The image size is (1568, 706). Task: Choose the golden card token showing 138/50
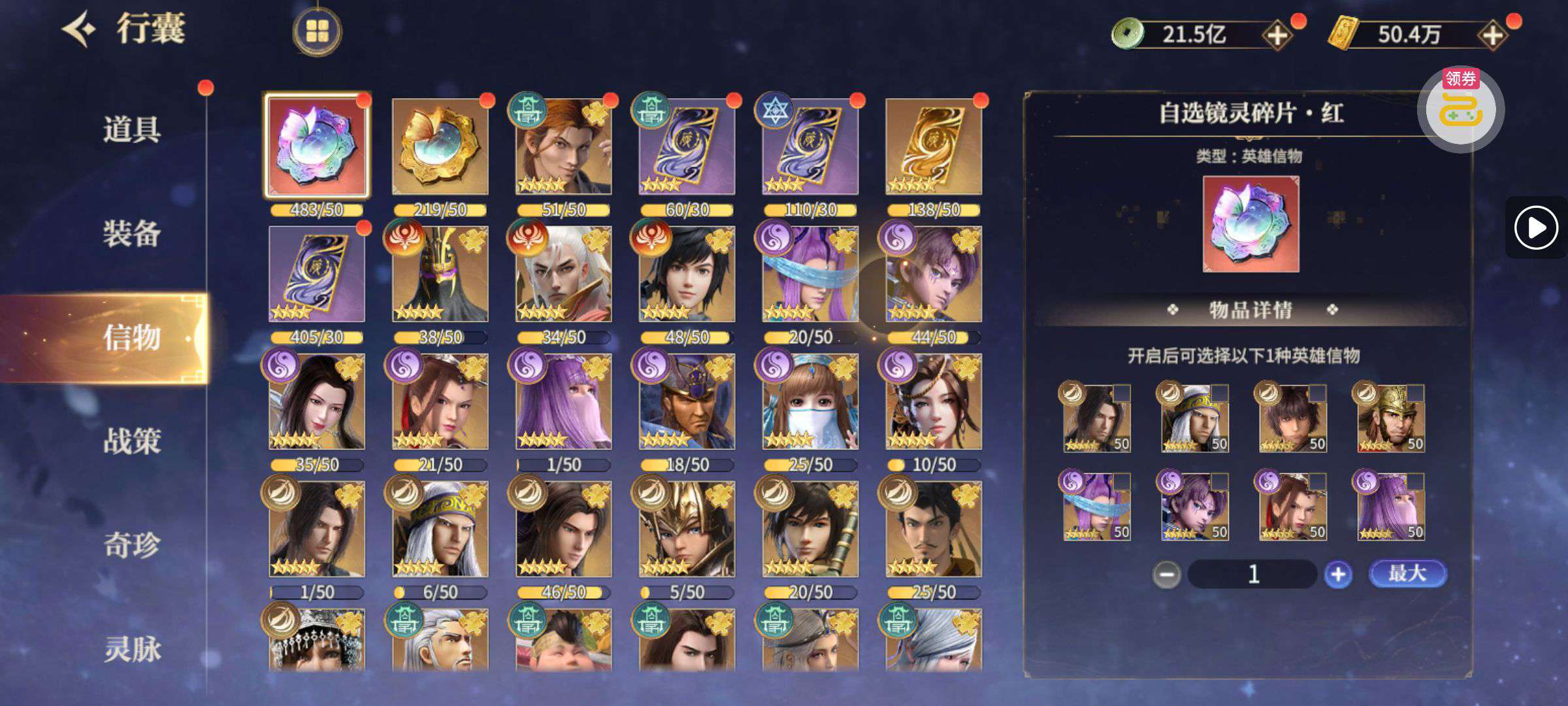pyautogui.click(x=934, y=146)
